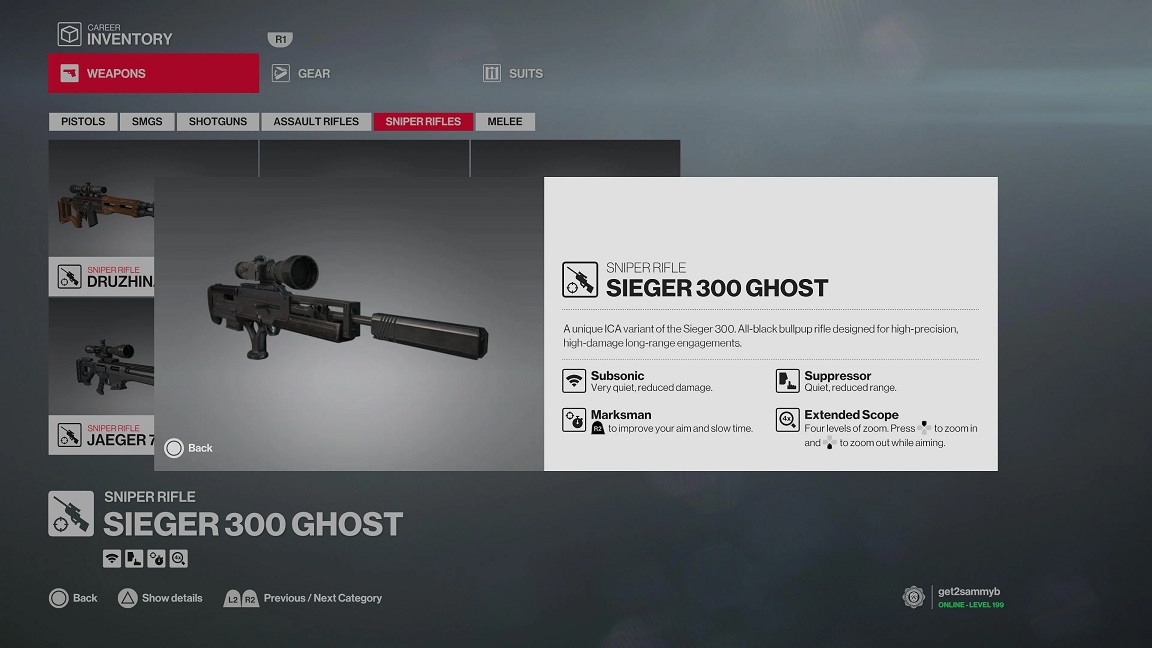Switch to the Suits tab

(x=524, y=73)
